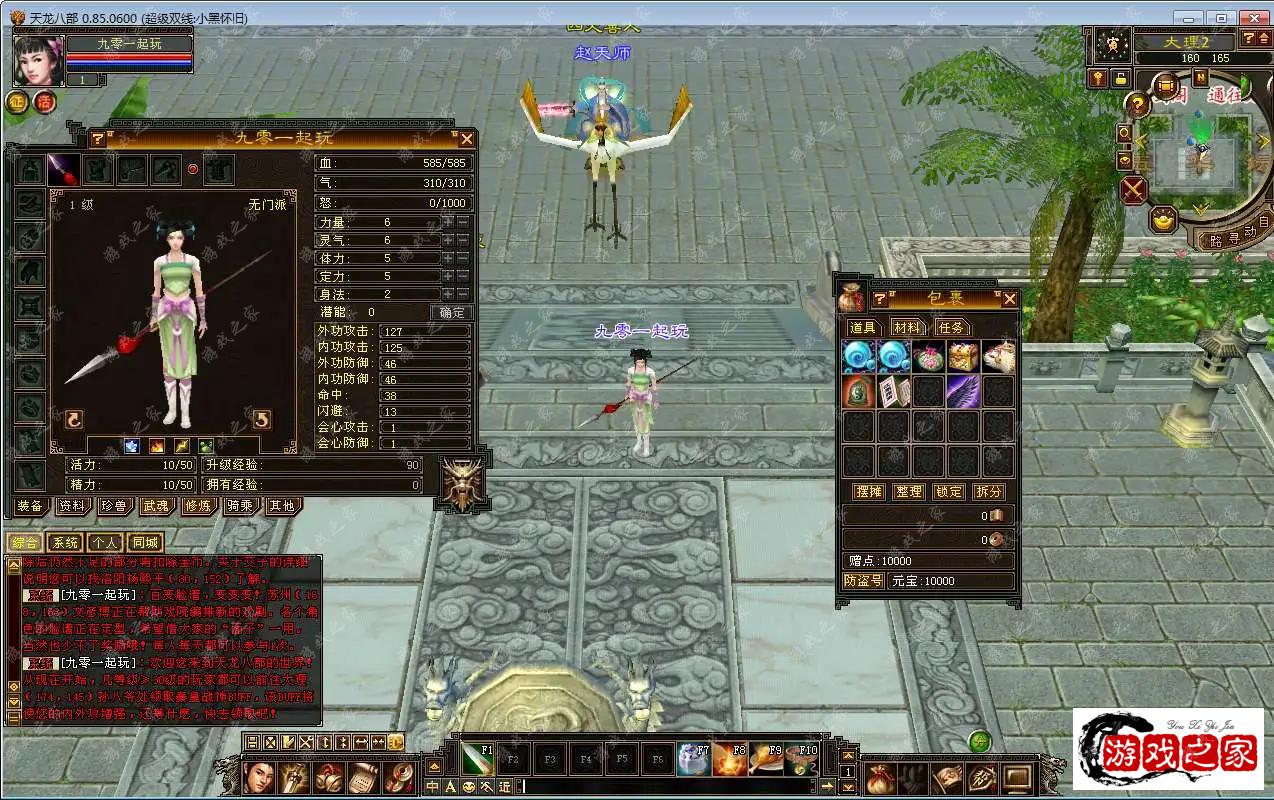
Task: Open a stall with 摆摊 button
Action: coord(869,492)
